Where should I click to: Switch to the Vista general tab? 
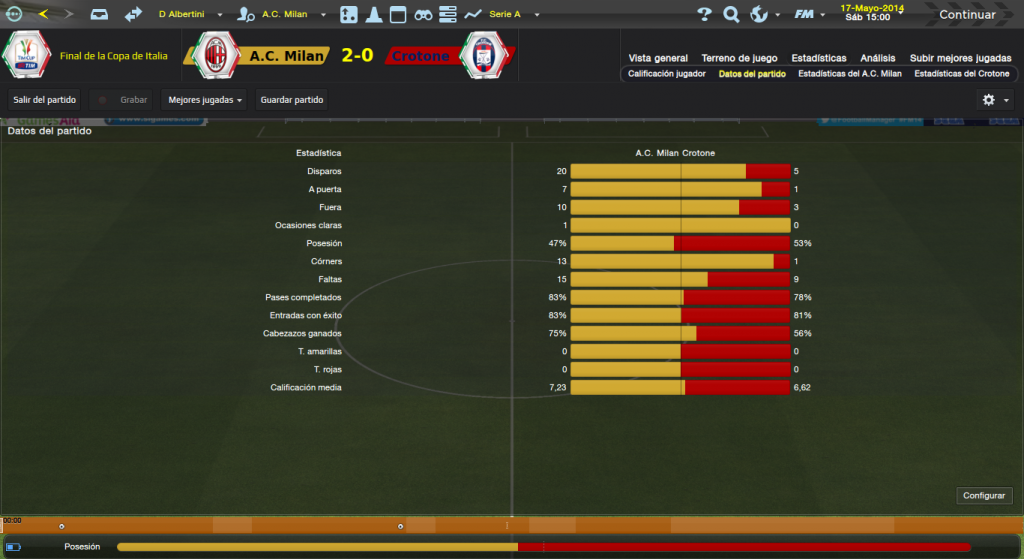click(658, 58)
